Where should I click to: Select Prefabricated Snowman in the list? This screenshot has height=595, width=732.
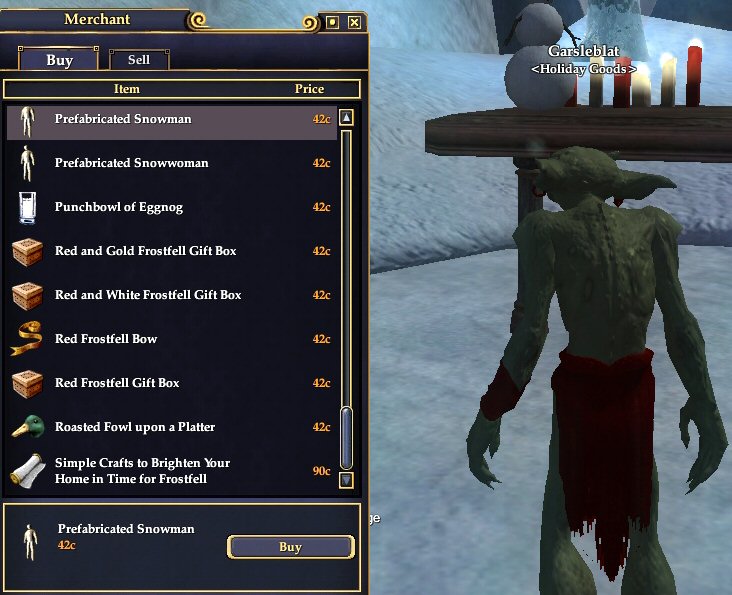point(170,119)
